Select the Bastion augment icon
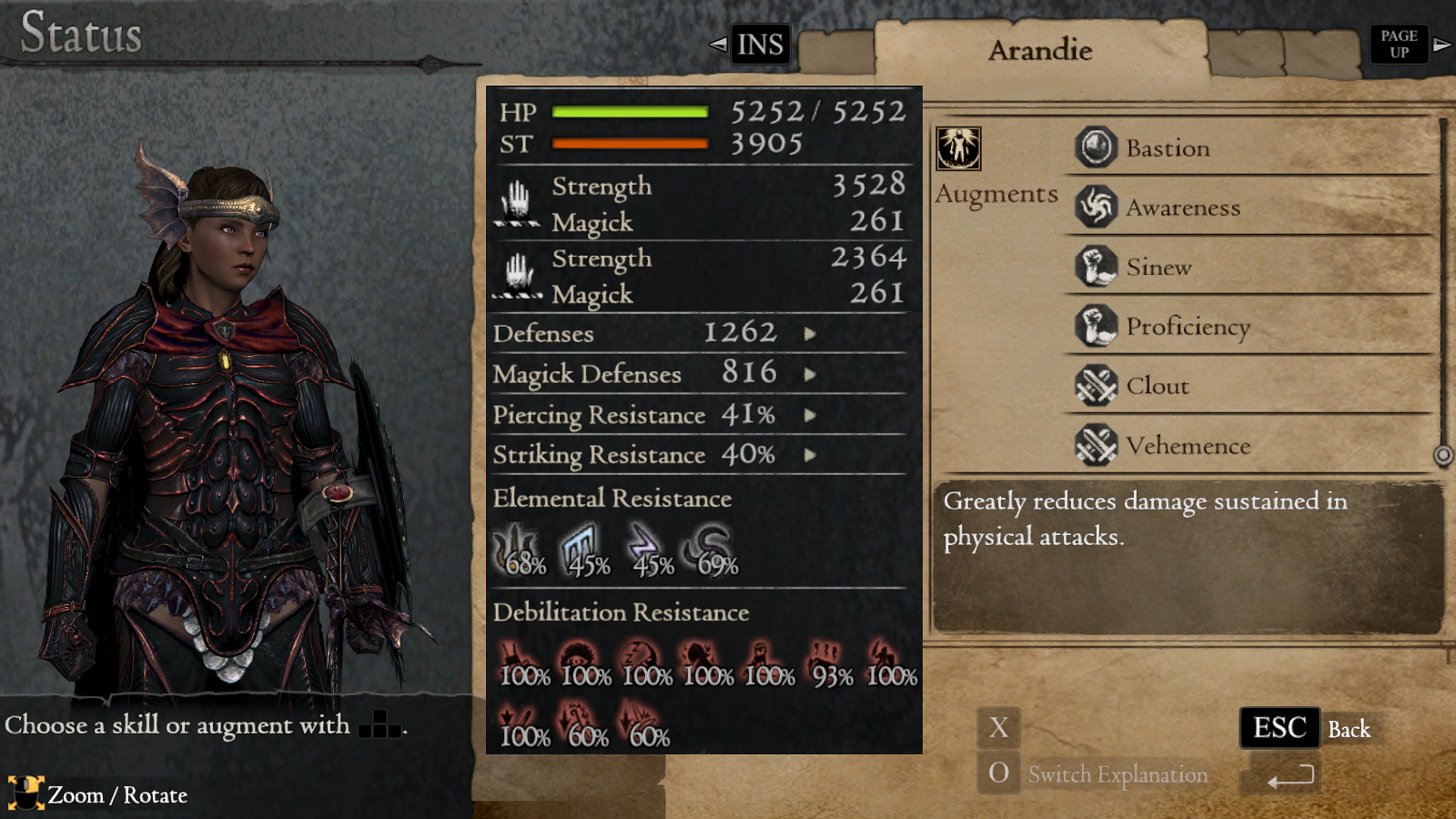This screenshot has width=1456, height=819. (x=1096, y=147)
